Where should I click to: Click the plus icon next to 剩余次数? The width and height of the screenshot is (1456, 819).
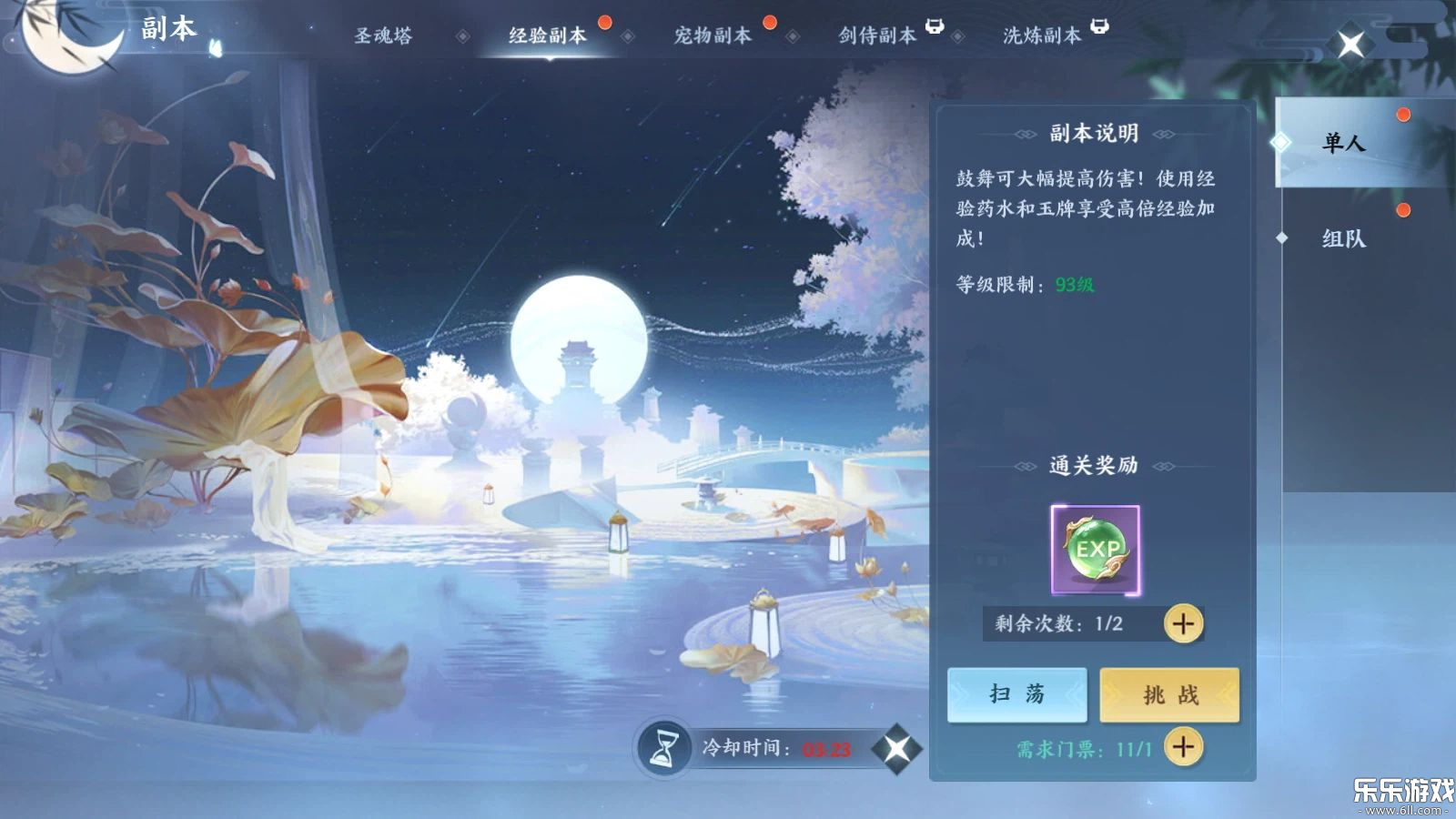(1181, 624)
